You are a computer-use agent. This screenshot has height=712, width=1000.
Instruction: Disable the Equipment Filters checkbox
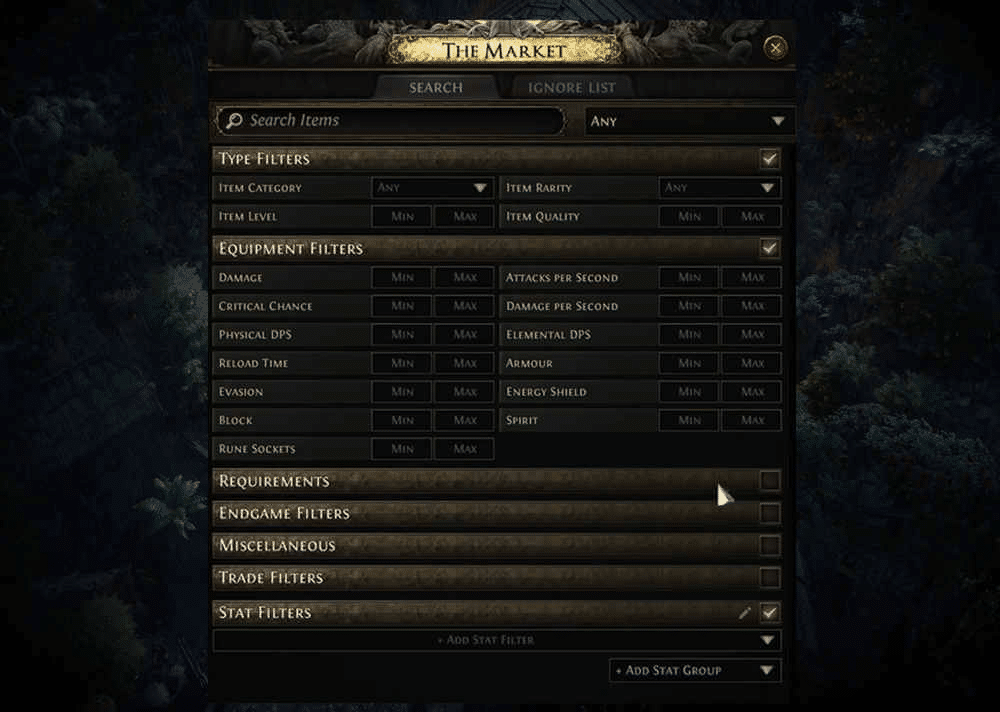(769, 248)
